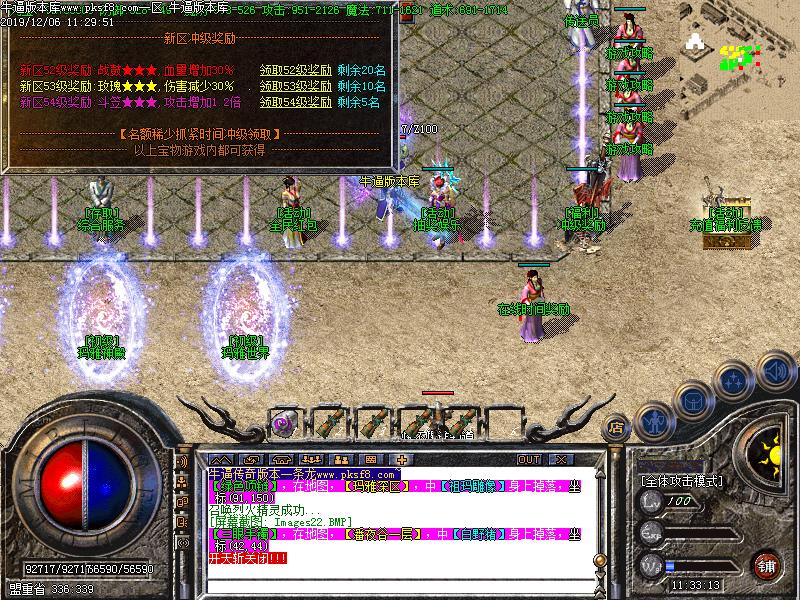Switch the attack mode label 全体攻击模式
This screenshot has height=600, width=800.
pos(682,481)
